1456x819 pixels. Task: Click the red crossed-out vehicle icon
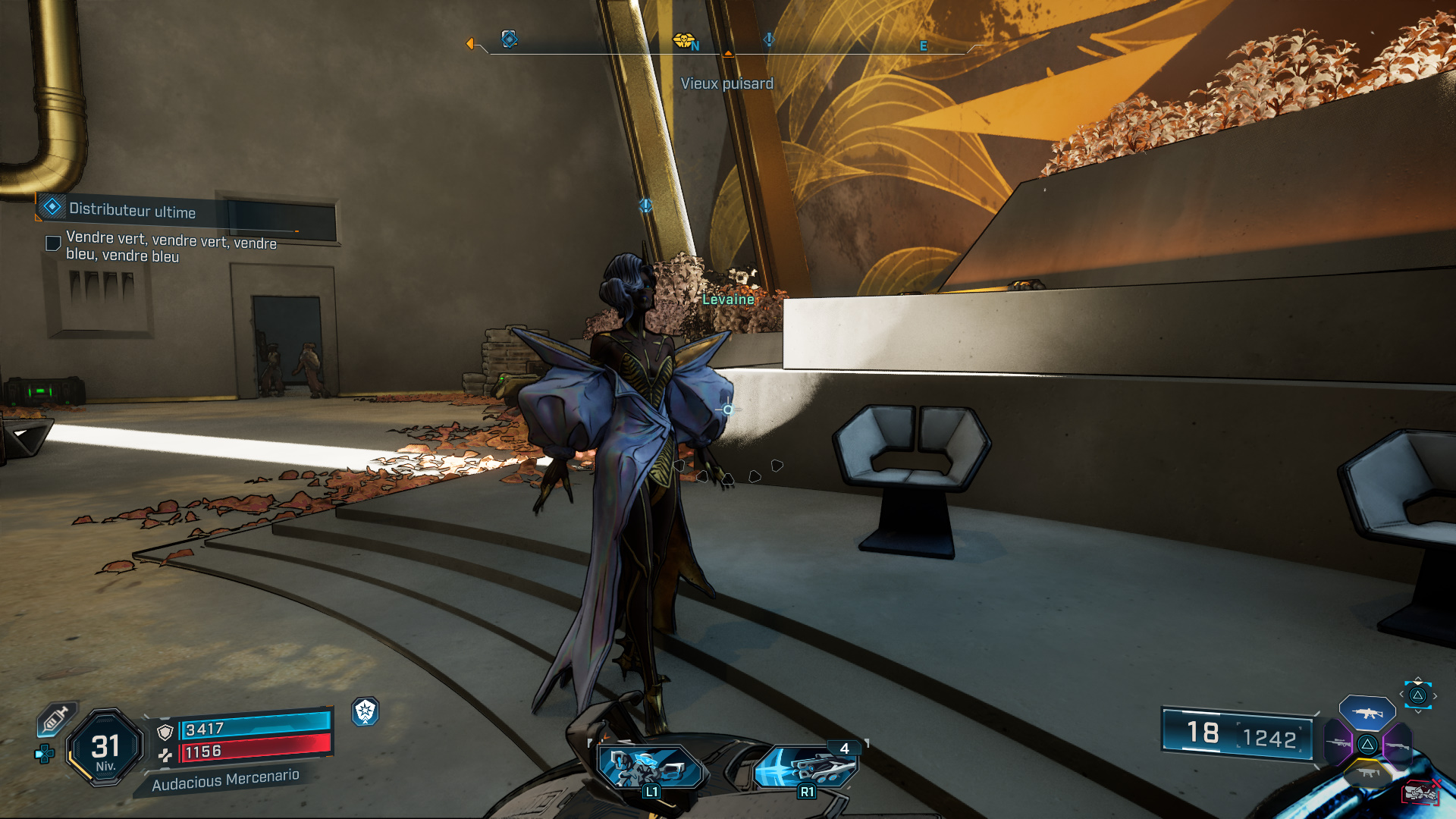[1421, 793]
